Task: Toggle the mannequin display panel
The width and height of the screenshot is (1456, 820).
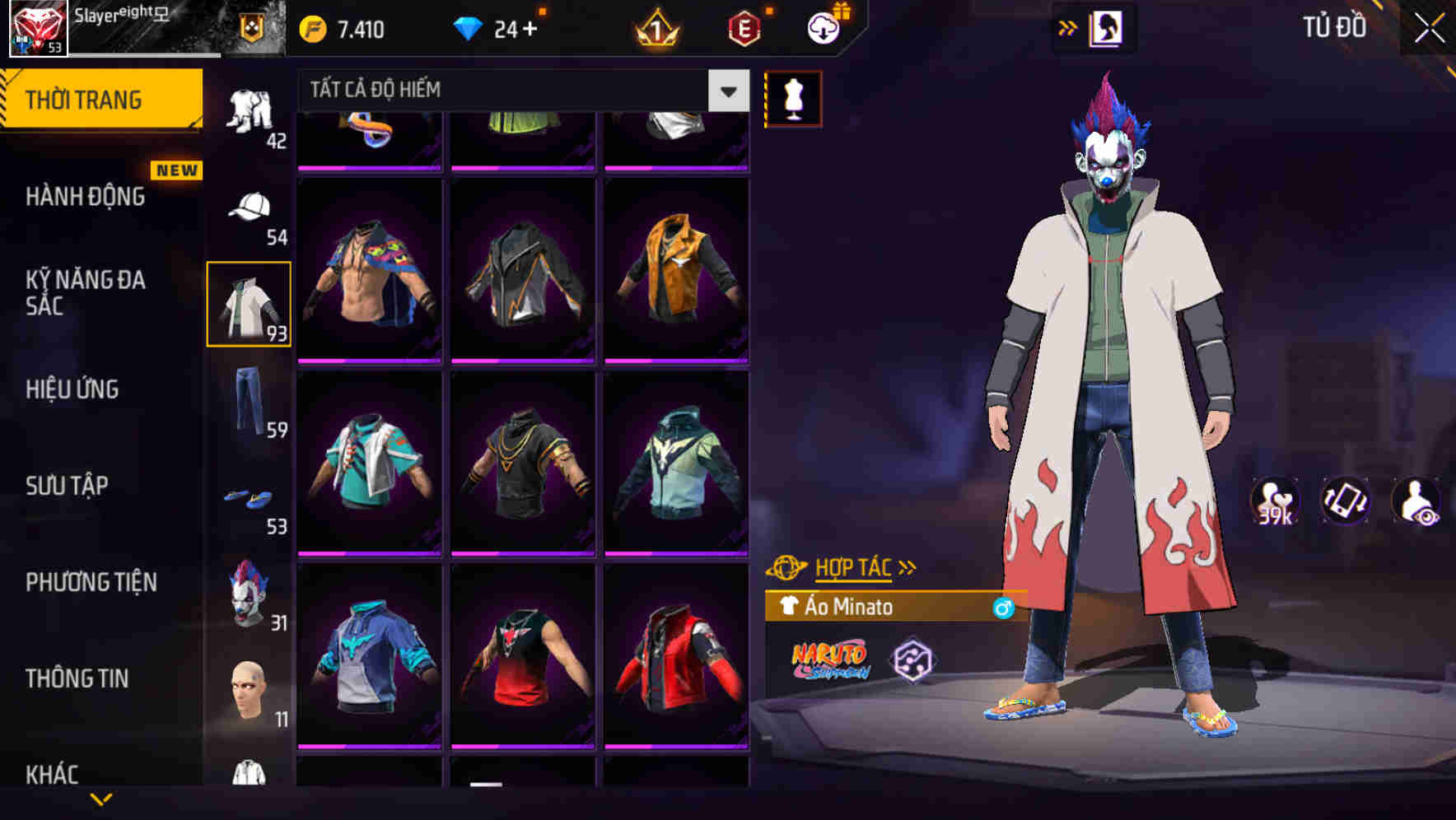Action: click(x=794, y=97)
